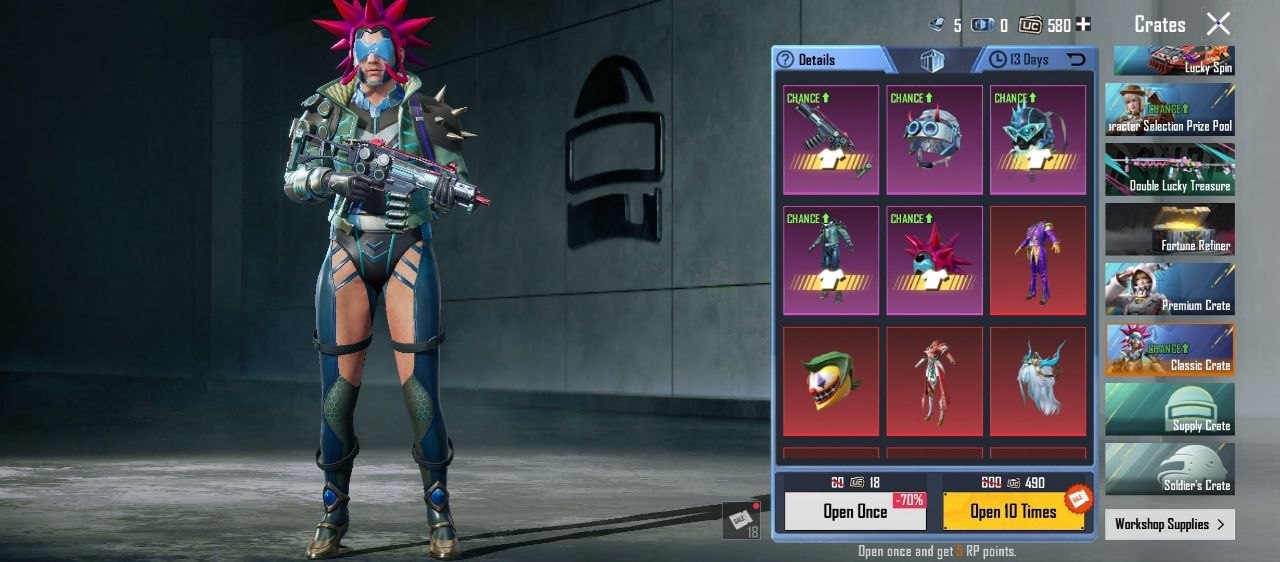Add more UC with plus button
Viewport: 1280px width, 562px height.
click(x=1083, y=25)
